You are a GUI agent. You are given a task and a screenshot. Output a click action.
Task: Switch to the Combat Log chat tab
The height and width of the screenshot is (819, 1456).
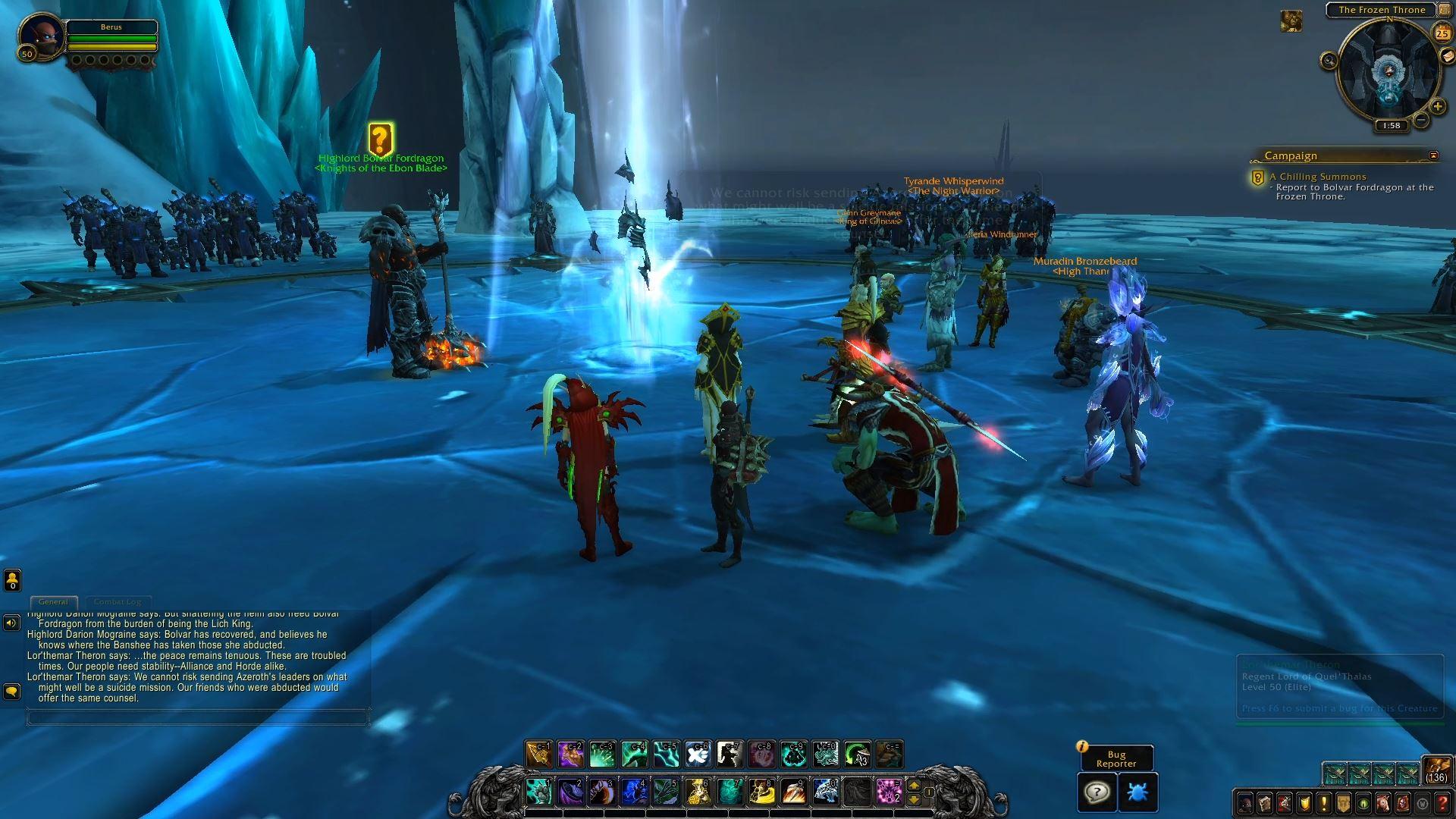point(118,602)
